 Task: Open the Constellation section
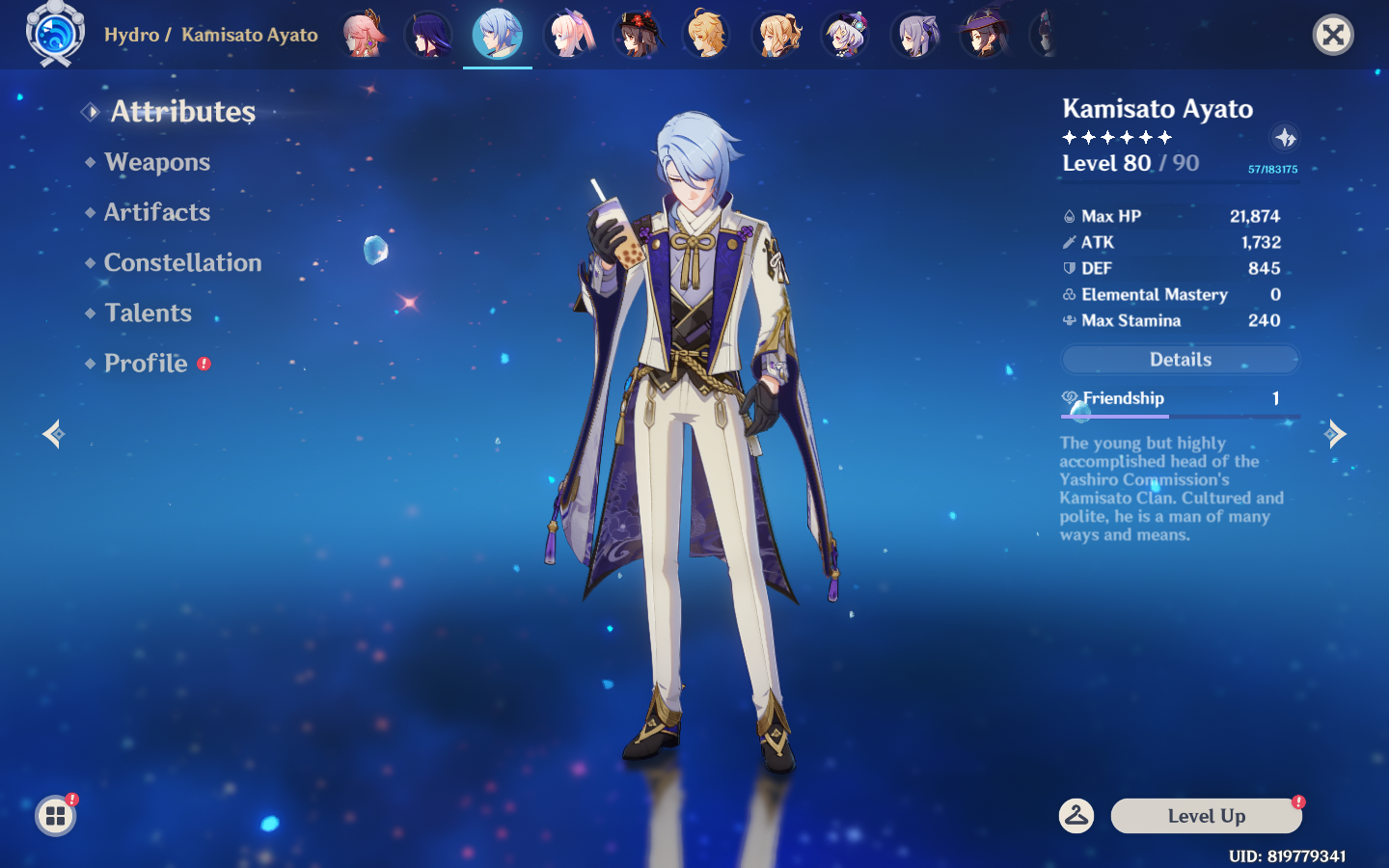(182, 262)
